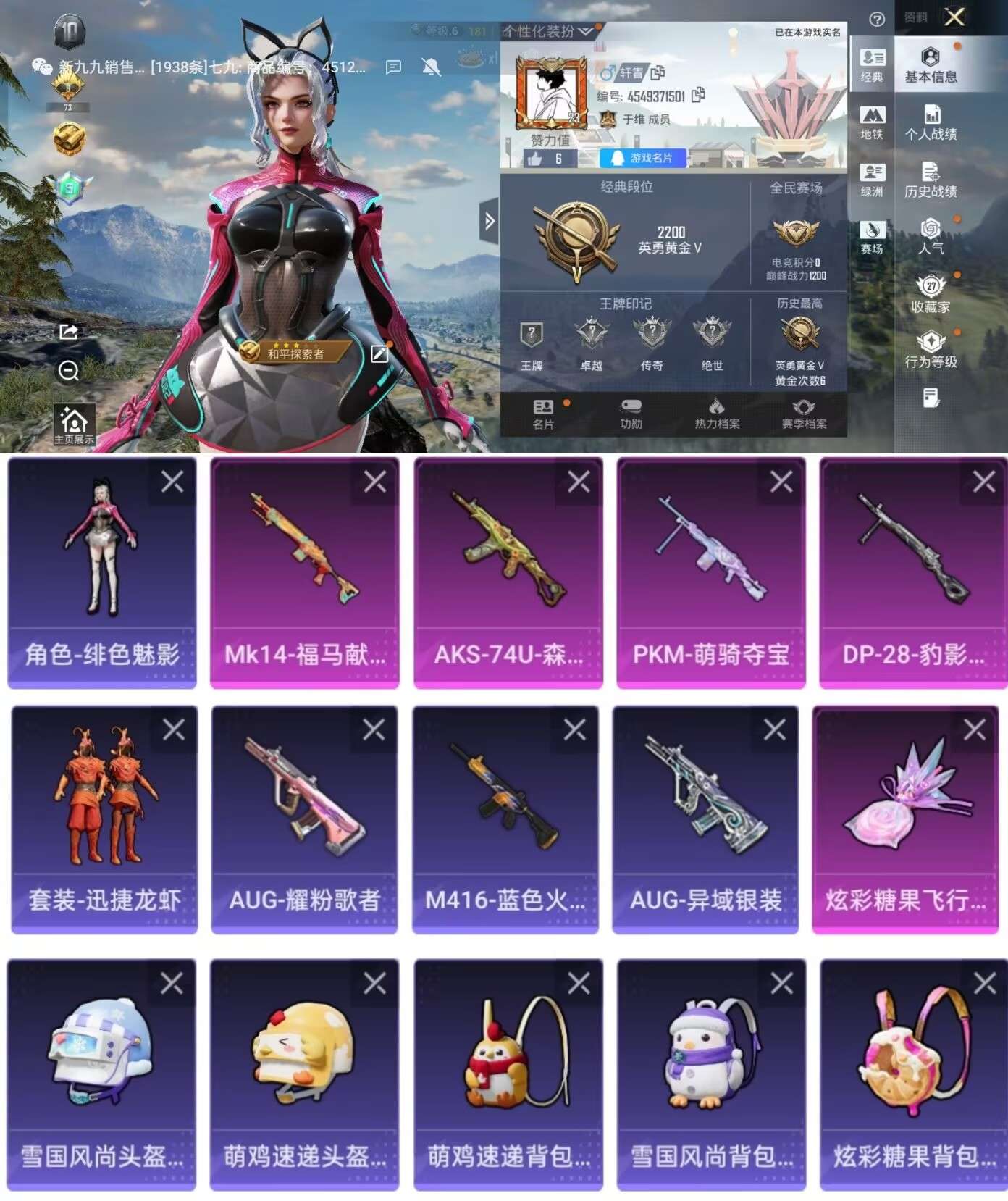The width and height of the screenshot is (1008, 1201).
Task: Click the magnifier zoom icon on the left
Action: (68, 371)
